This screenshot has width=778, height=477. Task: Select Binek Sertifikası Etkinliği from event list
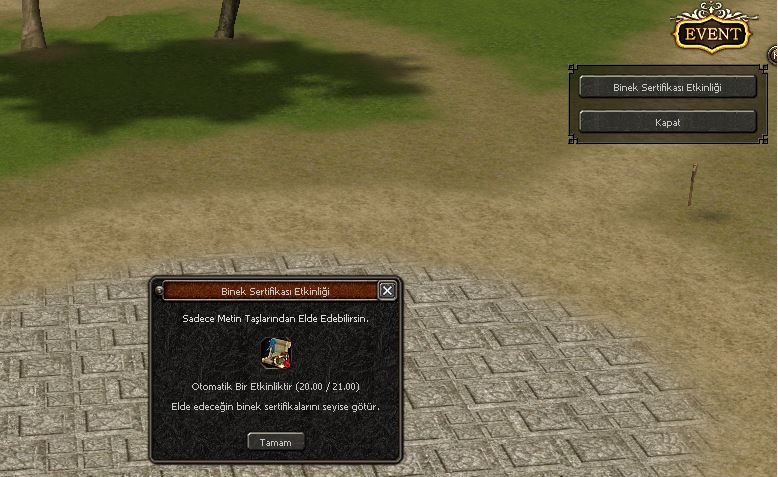point(667,87)
